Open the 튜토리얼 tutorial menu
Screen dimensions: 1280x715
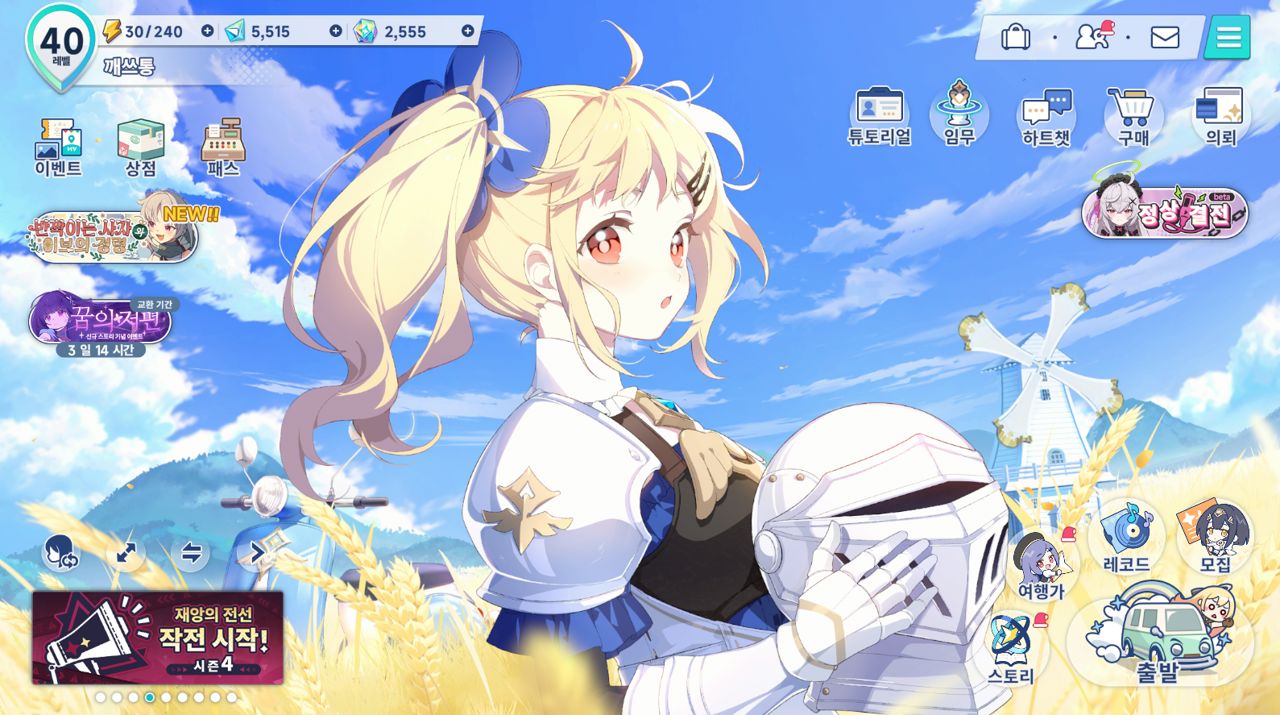879,114
